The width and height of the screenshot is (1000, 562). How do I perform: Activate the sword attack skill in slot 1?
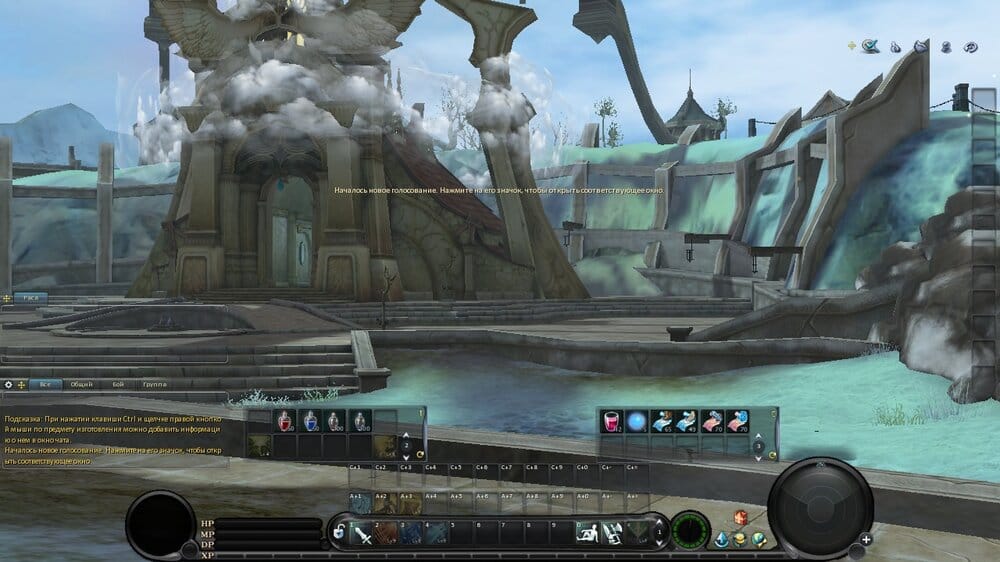(x=363, y=535)
